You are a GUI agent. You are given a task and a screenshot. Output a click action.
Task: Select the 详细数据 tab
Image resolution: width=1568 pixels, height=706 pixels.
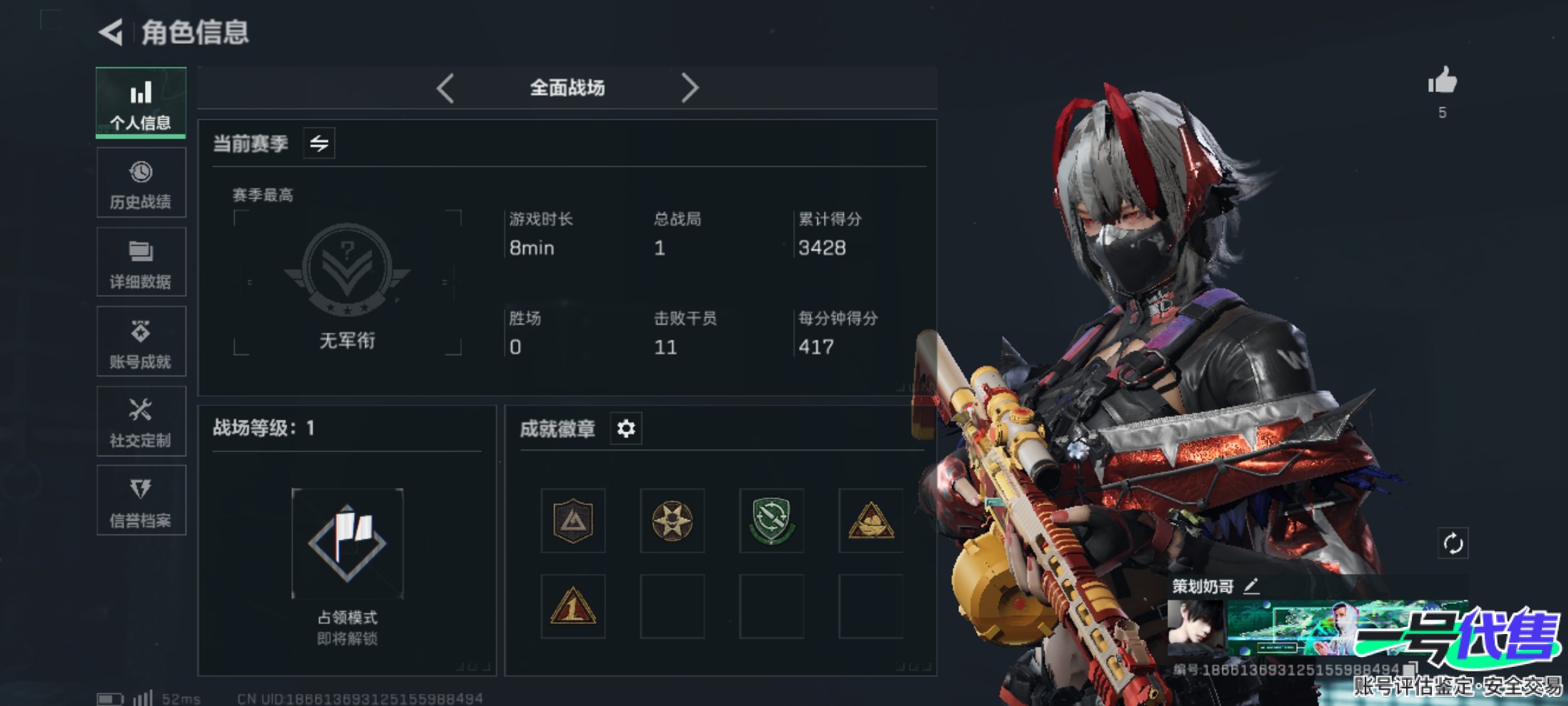click(x=141, y=263)
